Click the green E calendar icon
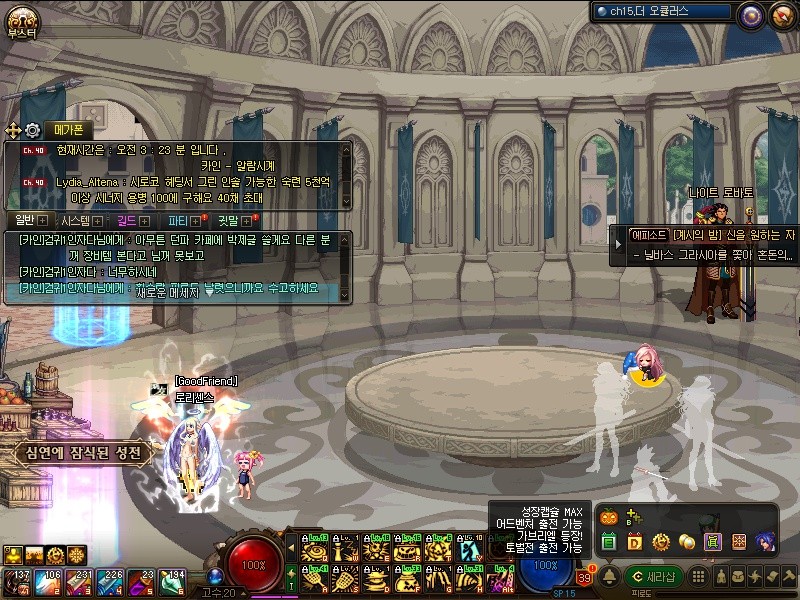The height and width of the screenshot is (600, 800). coord(608,542)
